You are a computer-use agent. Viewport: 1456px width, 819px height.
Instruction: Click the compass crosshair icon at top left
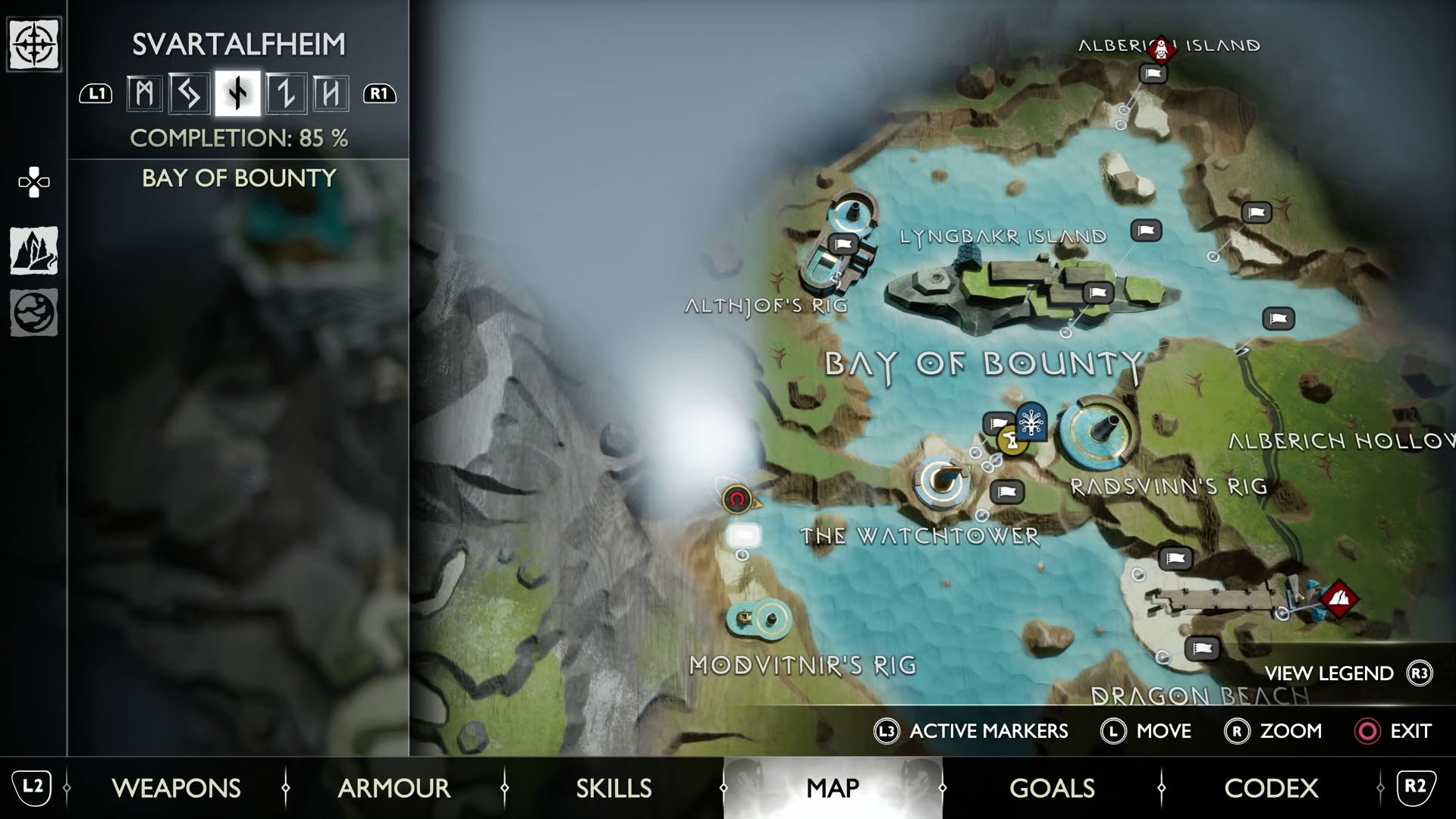[x=34, y=45]
